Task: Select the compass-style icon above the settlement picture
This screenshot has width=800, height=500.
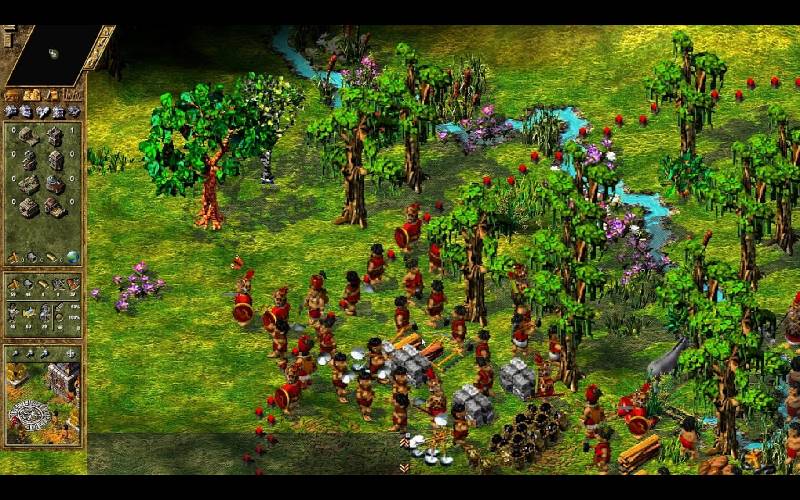Action: coord(70,353)
